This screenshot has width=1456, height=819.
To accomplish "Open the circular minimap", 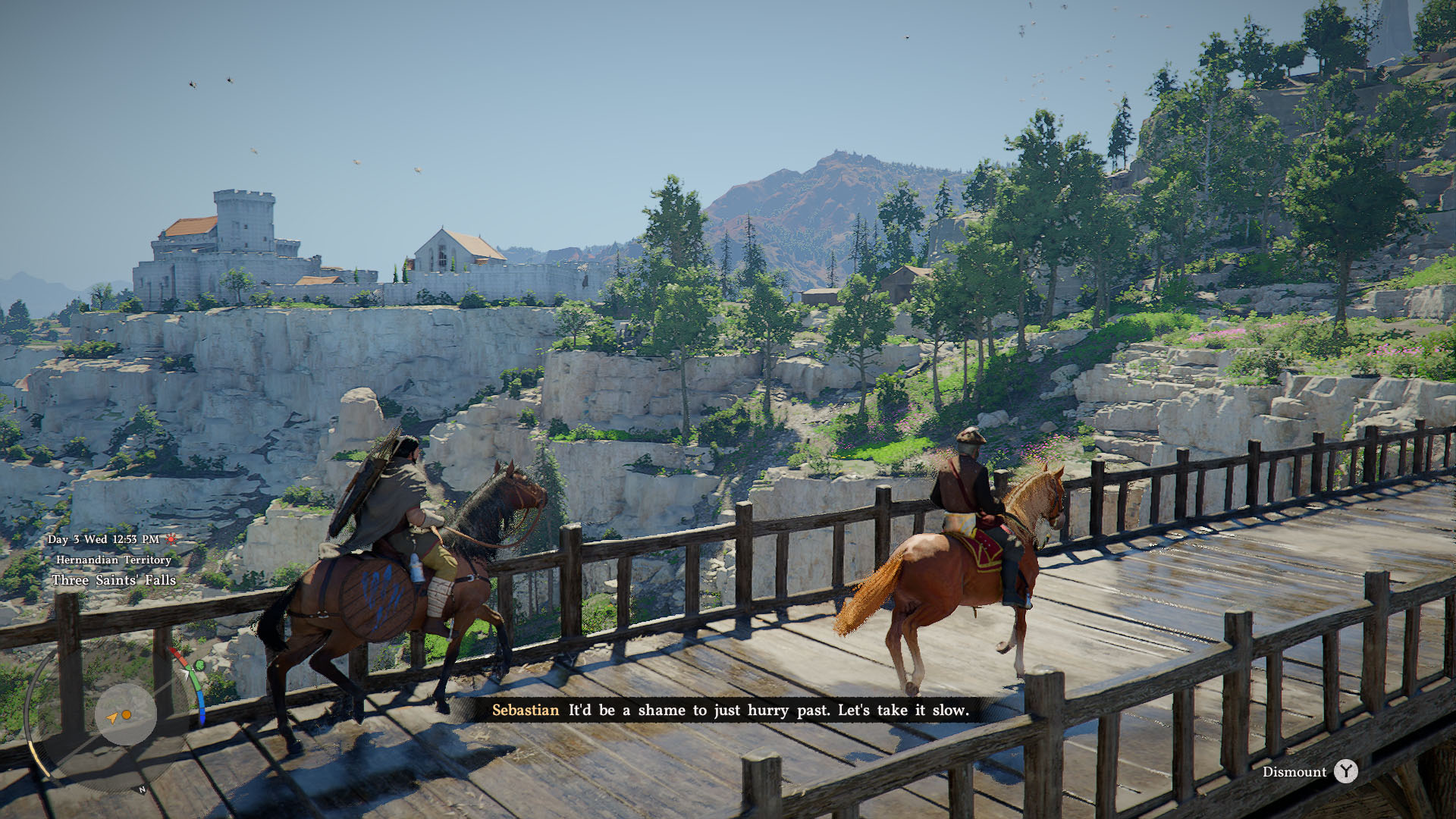I will point(125,714).
